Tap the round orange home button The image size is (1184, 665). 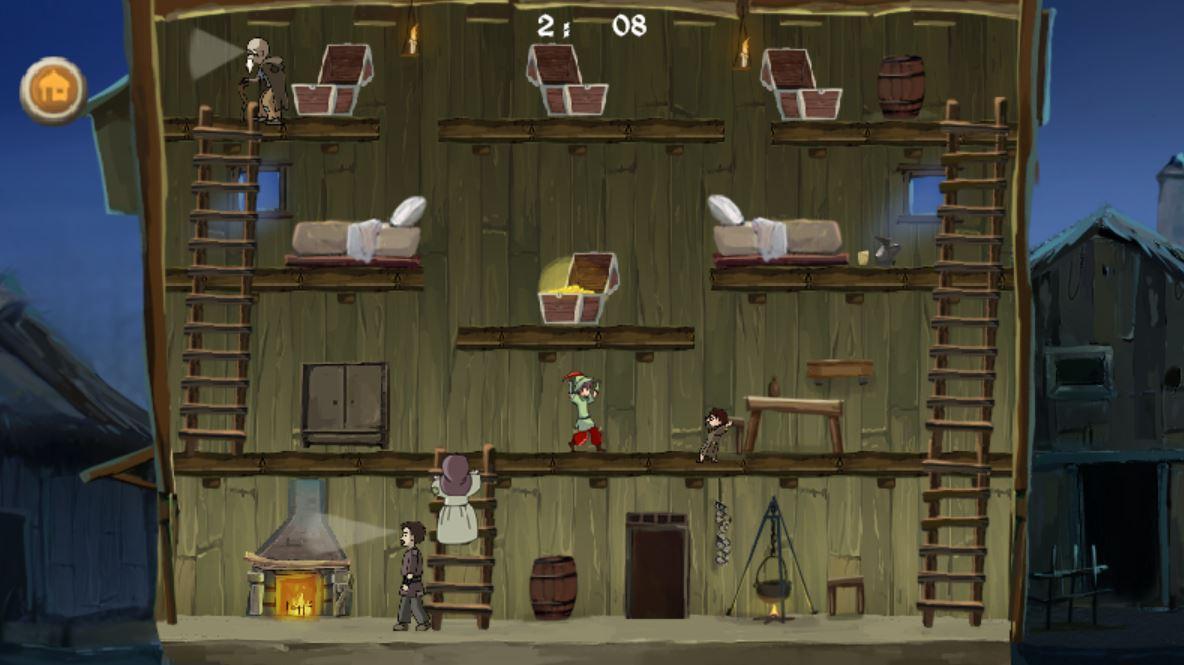point(54,91)
